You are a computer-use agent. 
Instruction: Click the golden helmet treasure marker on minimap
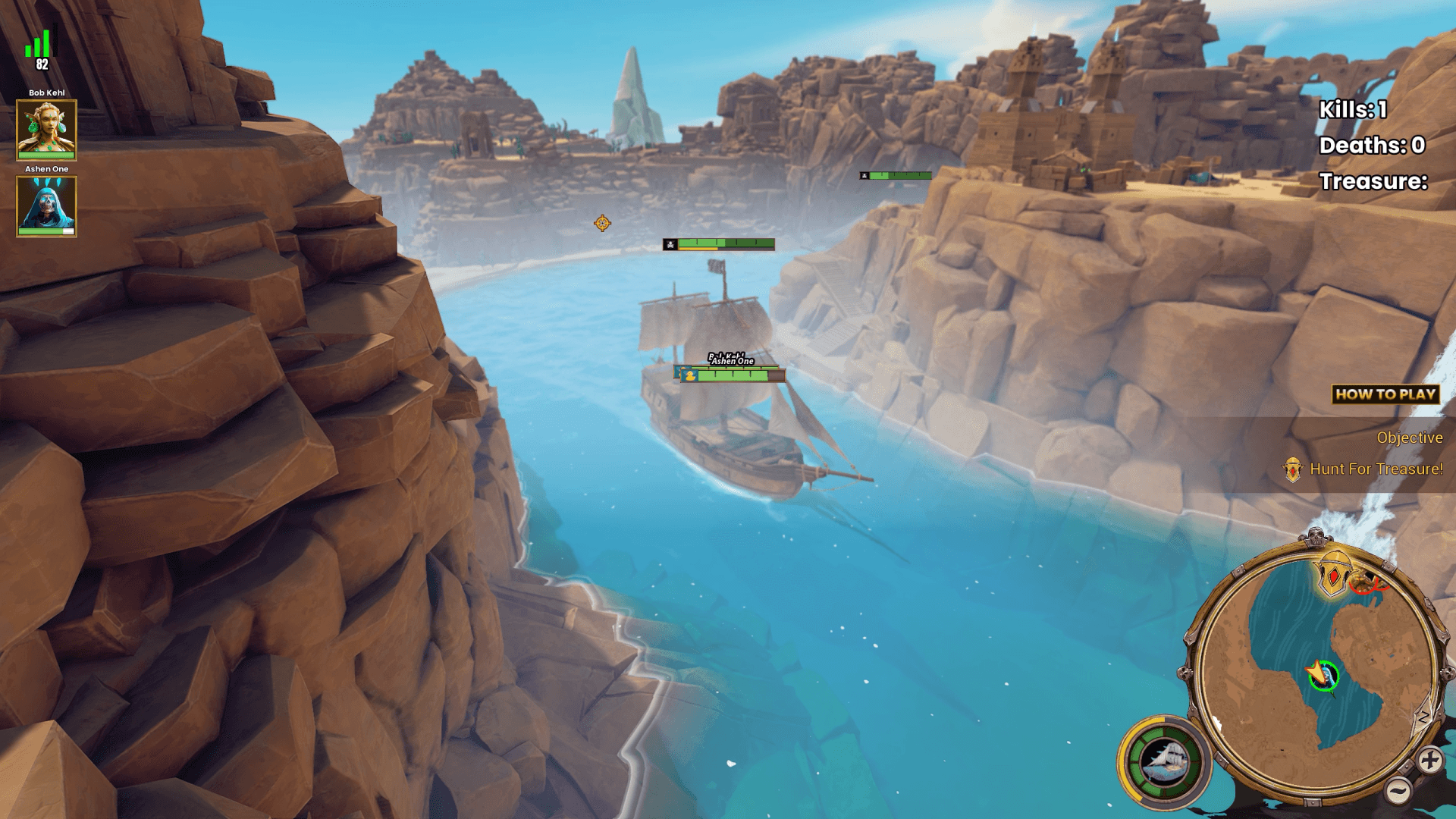point(1332,574)
